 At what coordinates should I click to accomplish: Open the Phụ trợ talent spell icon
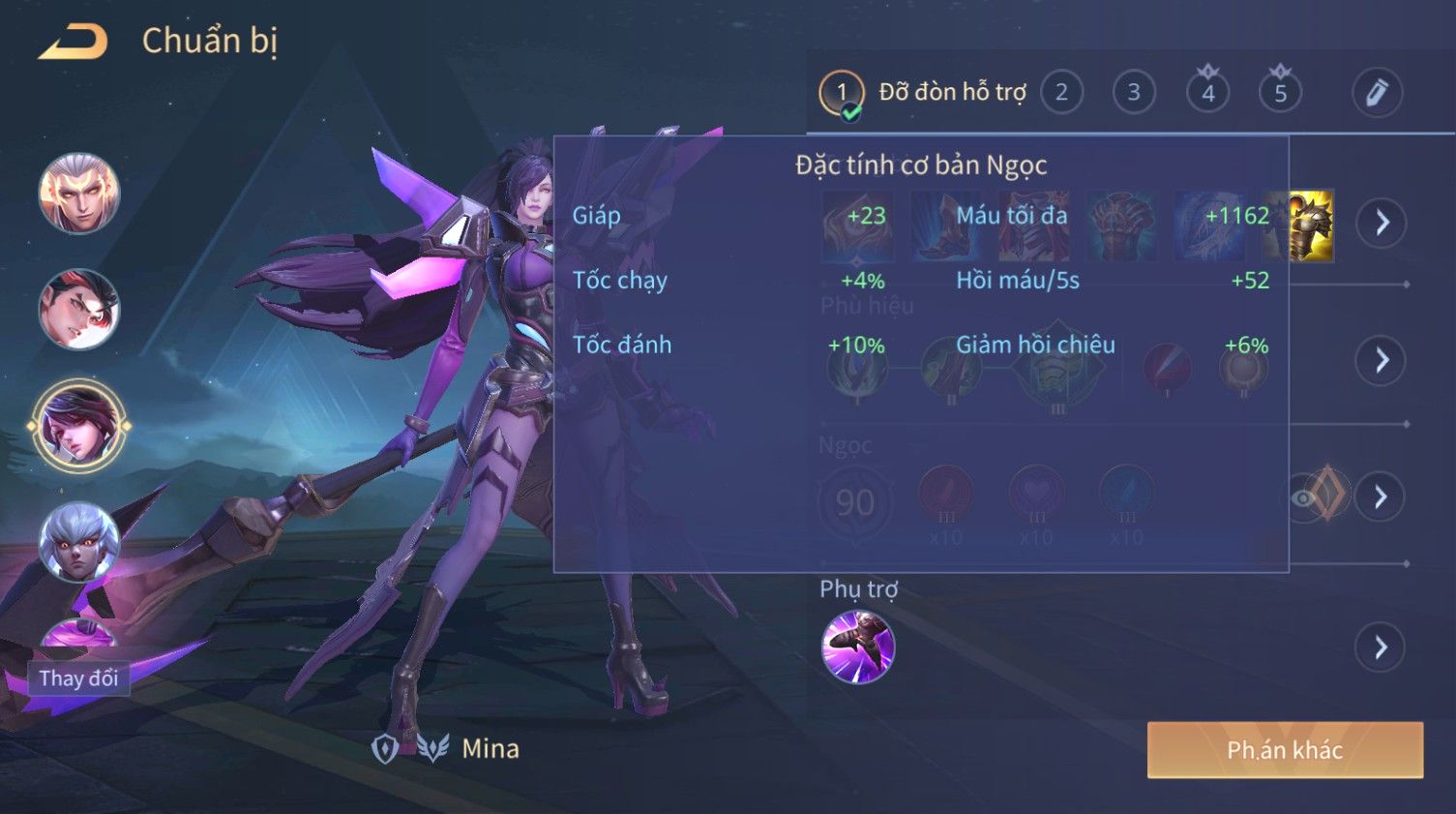click(x=857, y=647)
